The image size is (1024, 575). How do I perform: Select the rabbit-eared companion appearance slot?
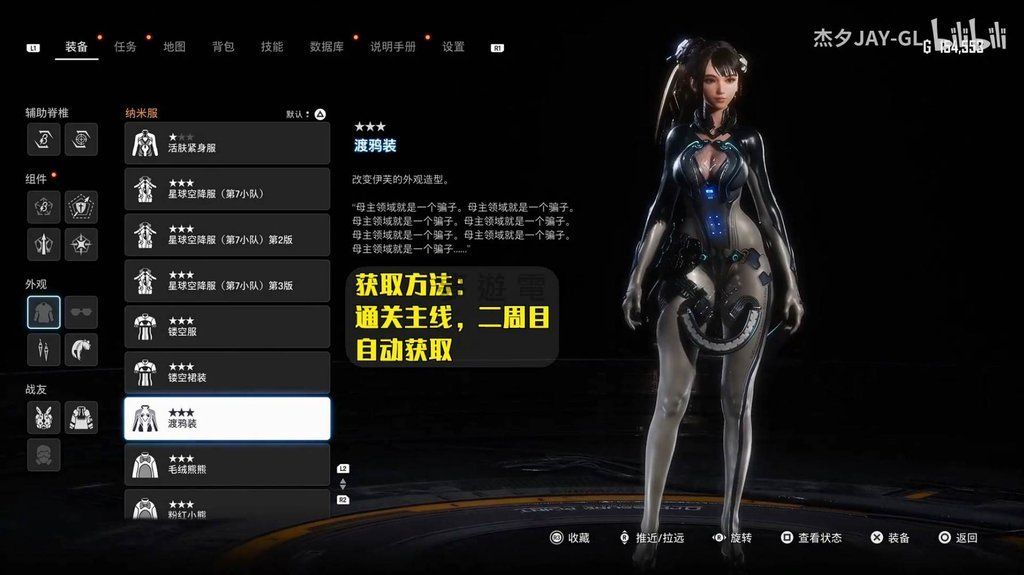(x=44, y=416)
